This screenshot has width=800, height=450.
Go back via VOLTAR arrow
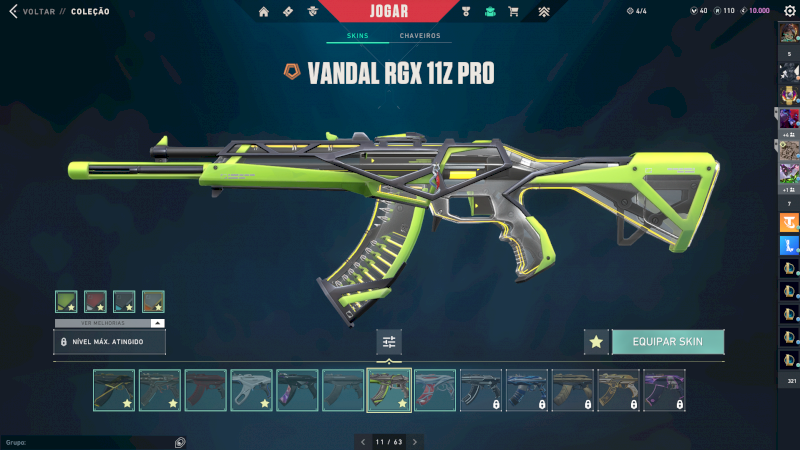(x=13, y=11)
